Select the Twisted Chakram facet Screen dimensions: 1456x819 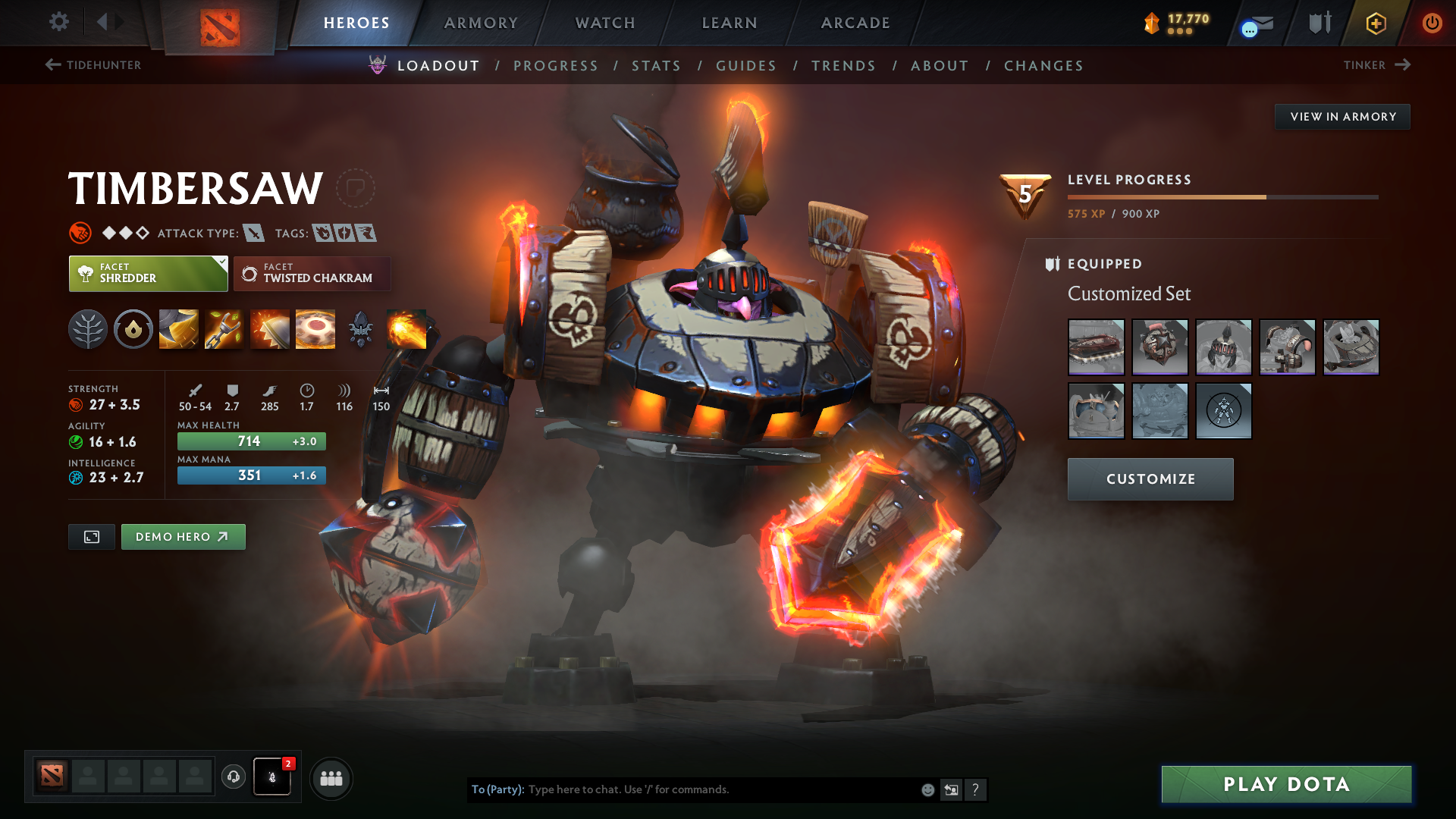(x=312, y=274)
